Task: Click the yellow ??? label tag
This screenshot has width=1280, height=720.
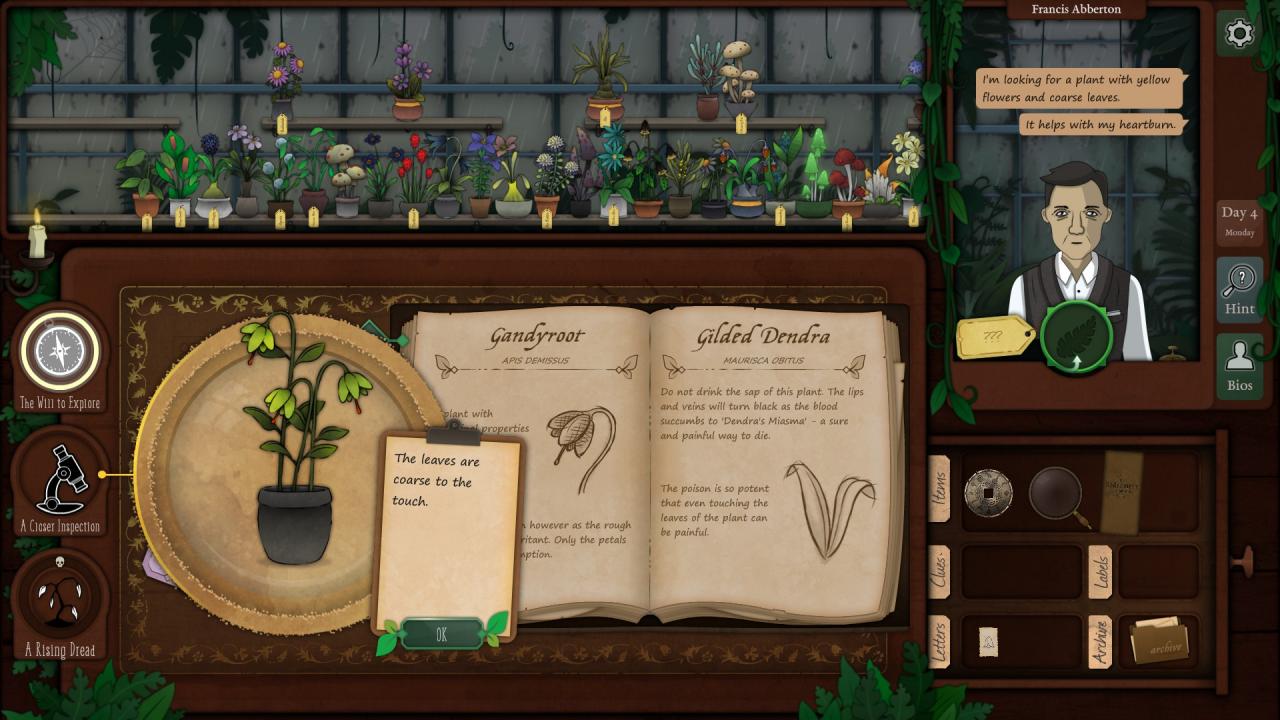Action: 994,338
